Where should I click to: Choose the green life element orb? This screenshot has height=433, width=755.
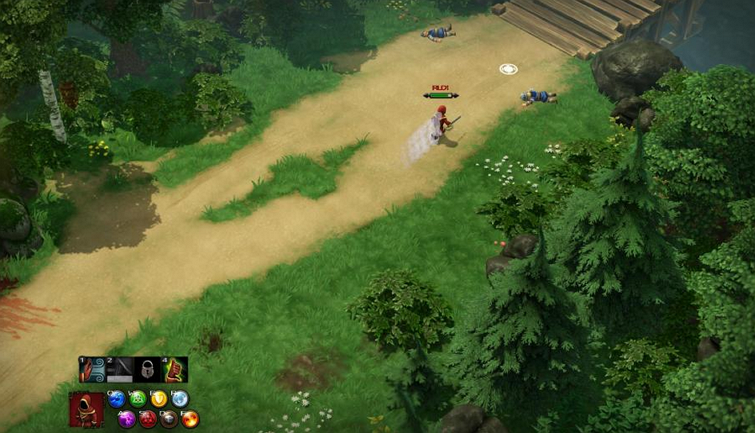click(x=138, y=399)
